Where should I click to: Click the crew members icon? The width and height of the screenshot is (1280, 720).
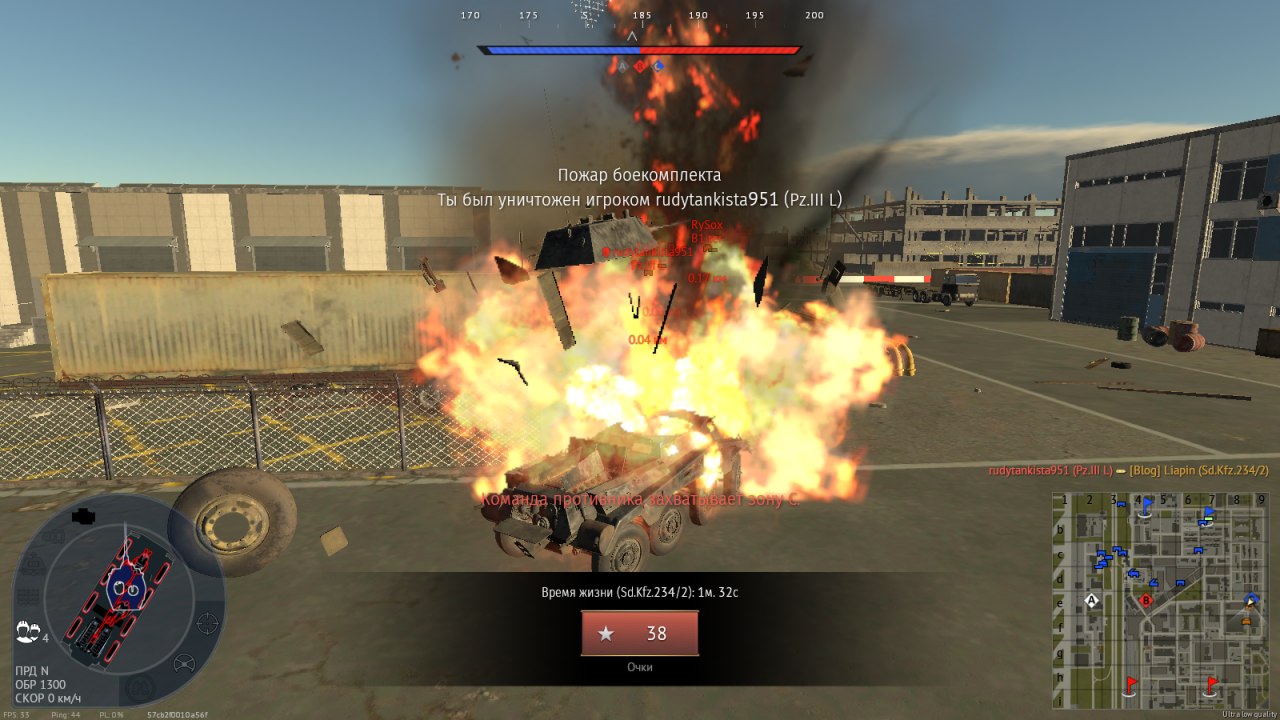(27, 632)
